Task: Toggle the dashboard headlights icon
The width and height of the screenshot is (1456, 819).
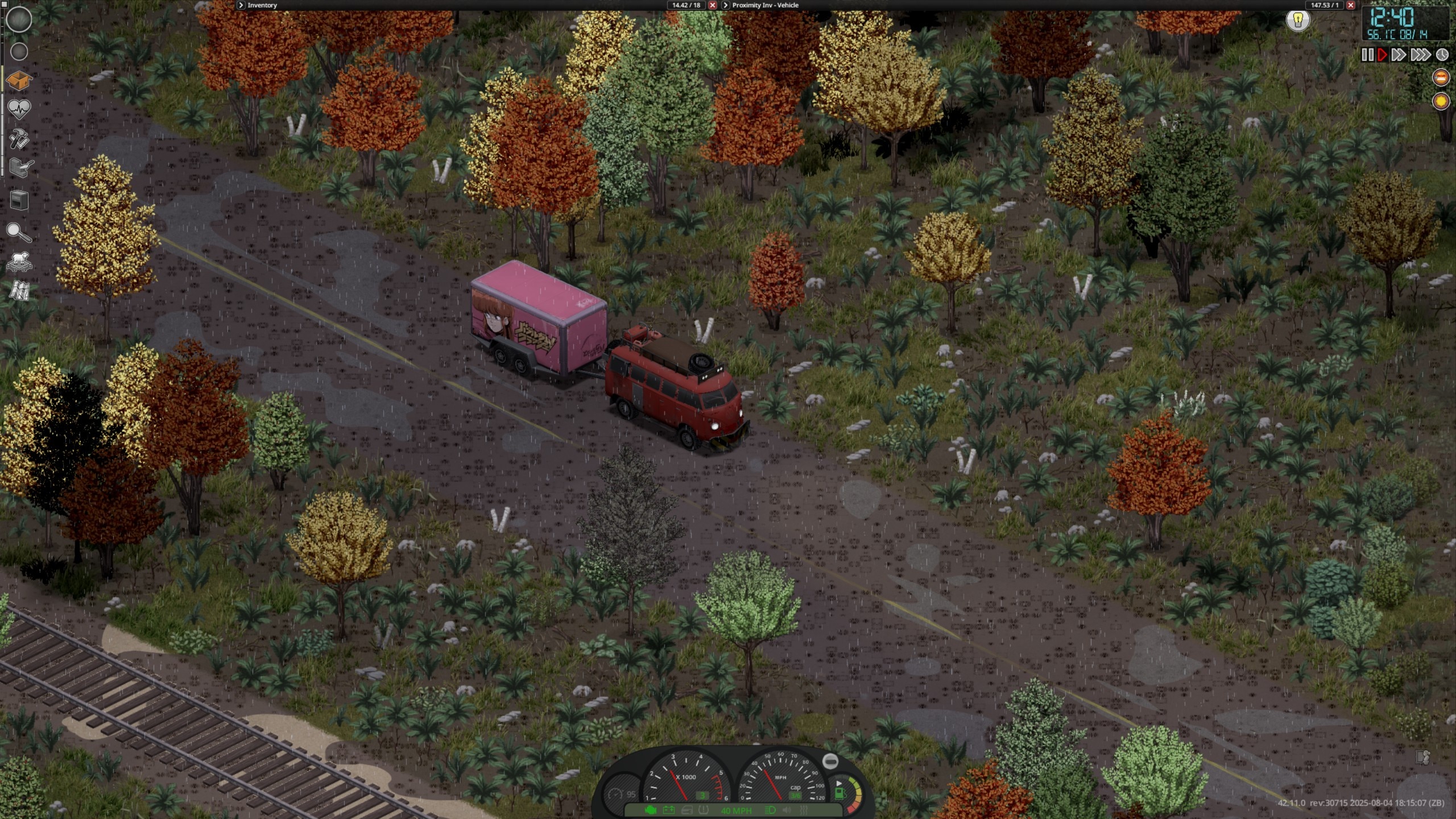Action: point(771,810)
